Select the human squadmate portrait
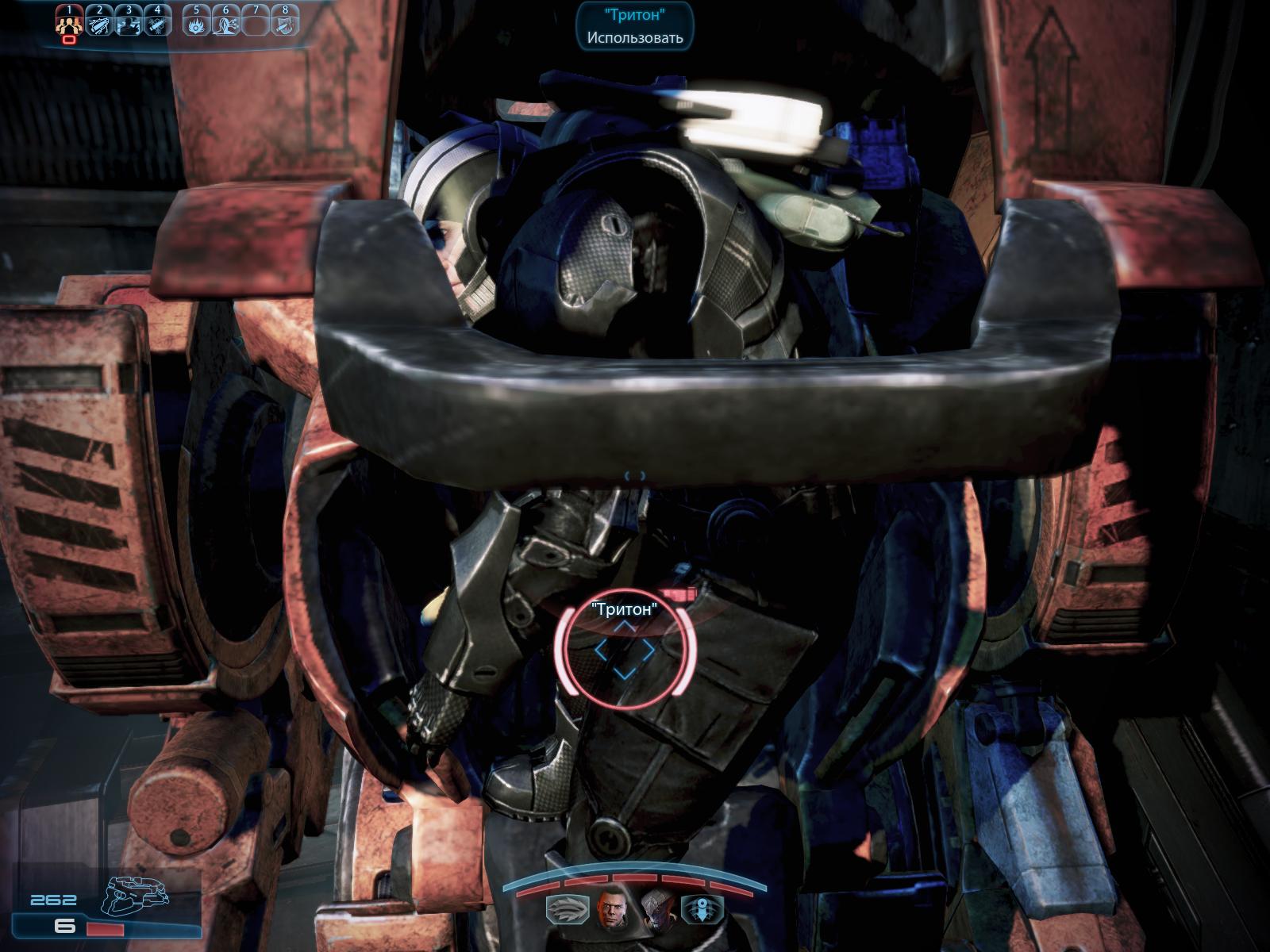 click(x=611, y=908)
